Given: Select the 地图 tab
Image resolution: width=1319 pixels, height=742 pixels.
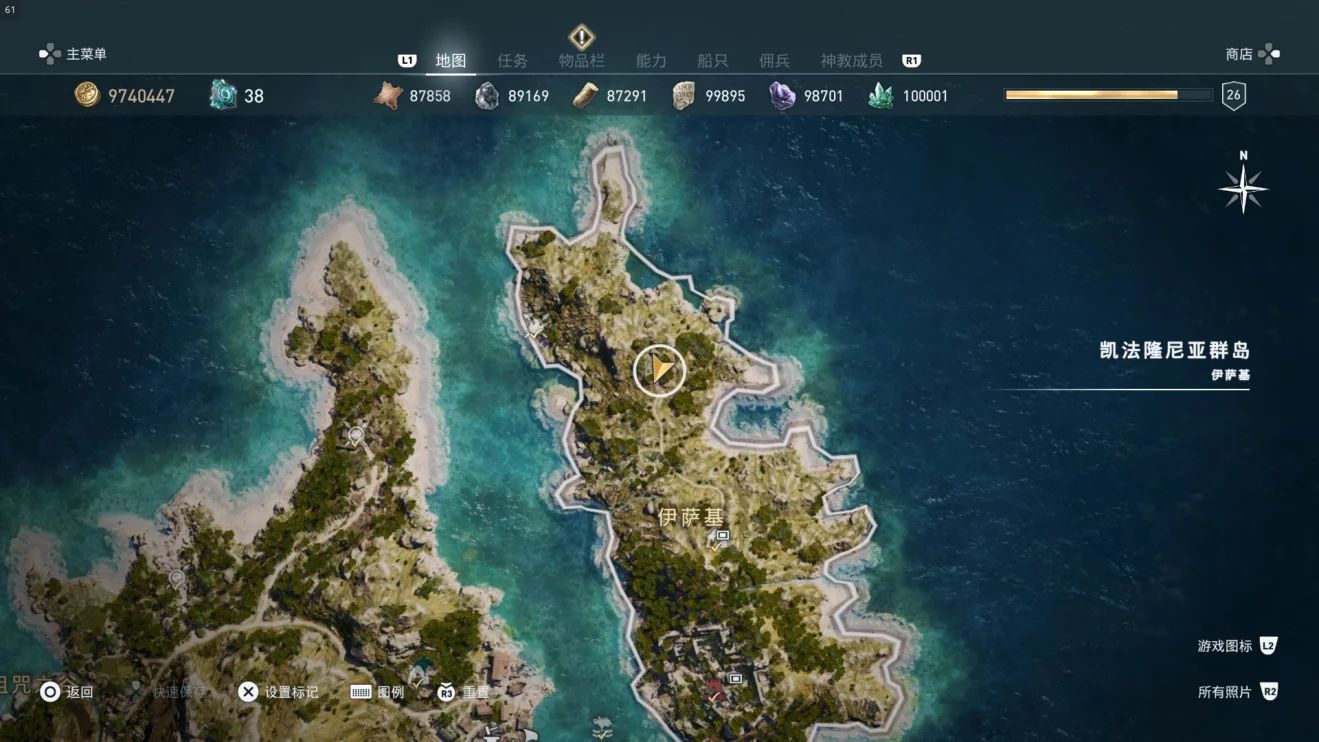Looking at the screenshot, I should click(x=451, y=61).
